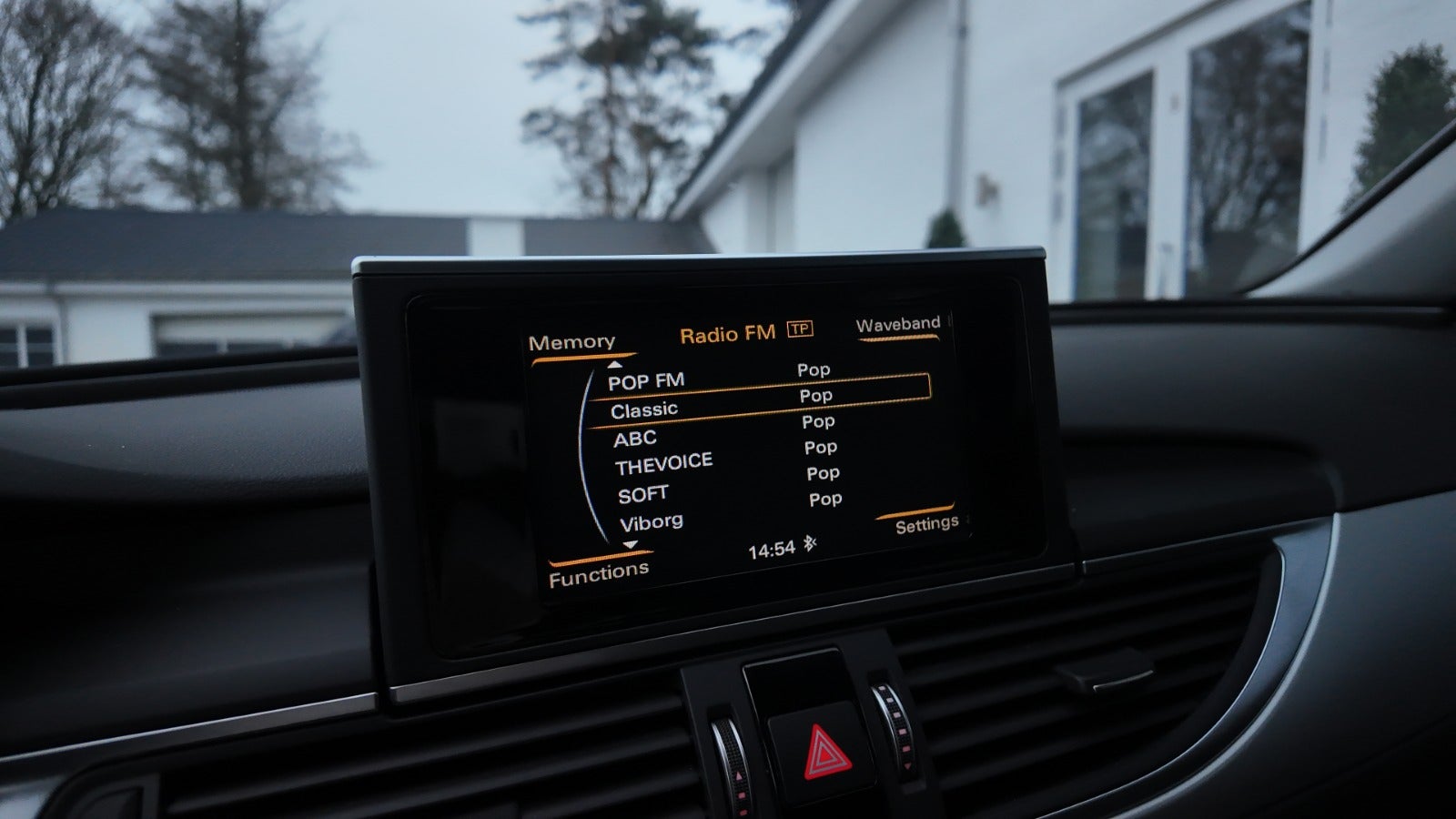Click the station list's up arrow

614,364
